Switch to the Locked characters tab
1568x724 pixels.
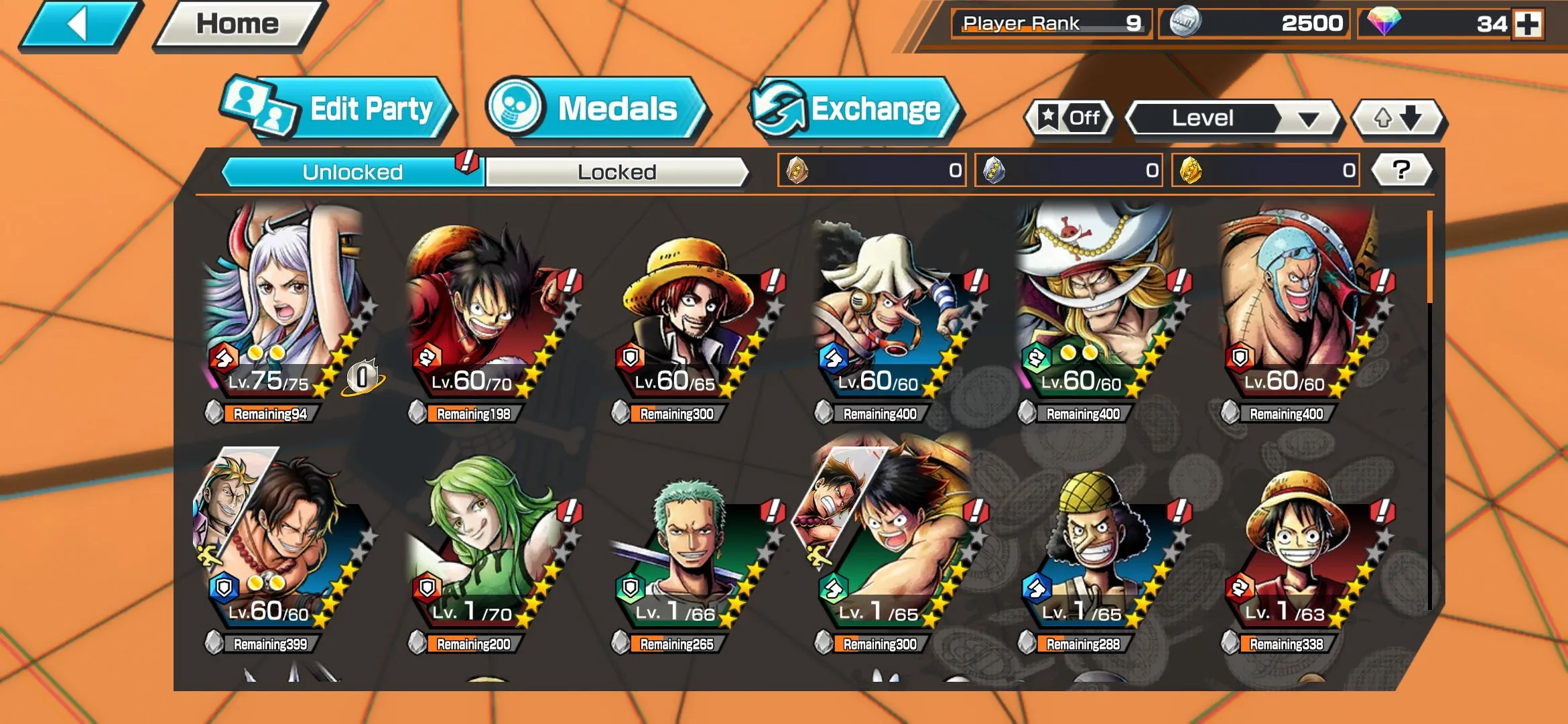point(616,172)
